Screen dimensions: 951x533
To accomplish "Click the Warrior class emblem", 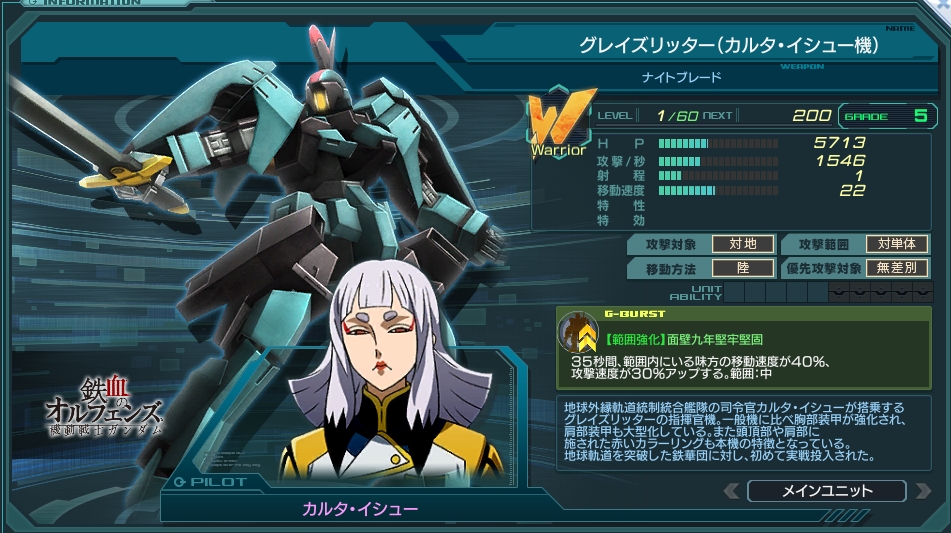I will click(x=558, y=126).
